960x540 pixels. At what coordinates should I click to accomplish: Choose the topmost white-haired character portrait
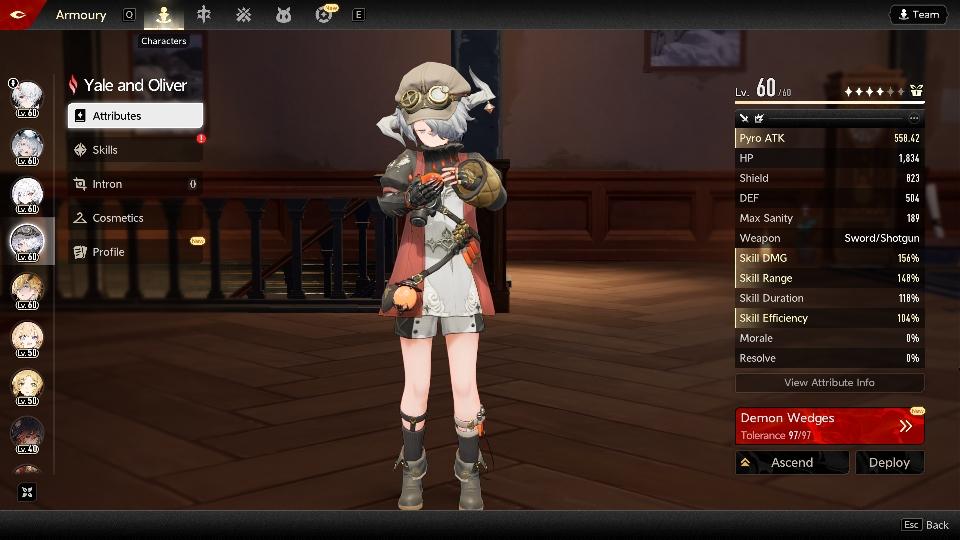[x=27, y=98]
